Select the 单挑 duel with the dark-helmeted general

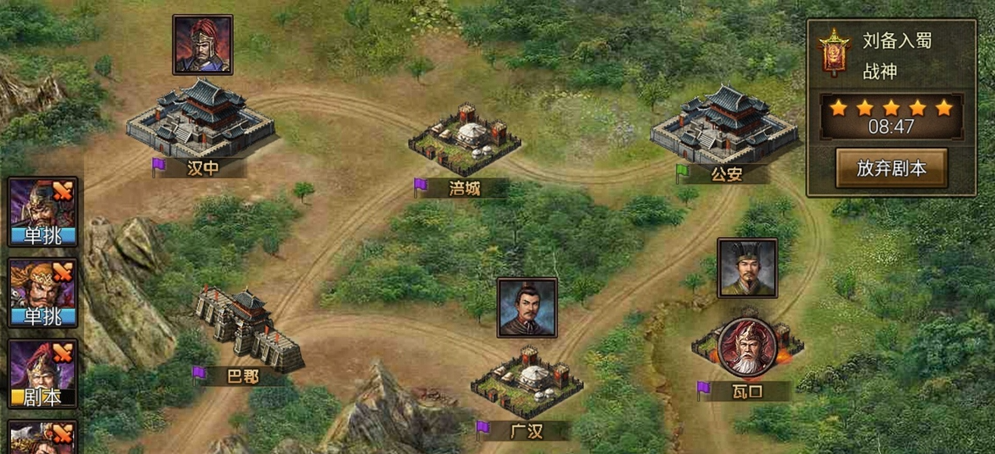coord(42,212)
